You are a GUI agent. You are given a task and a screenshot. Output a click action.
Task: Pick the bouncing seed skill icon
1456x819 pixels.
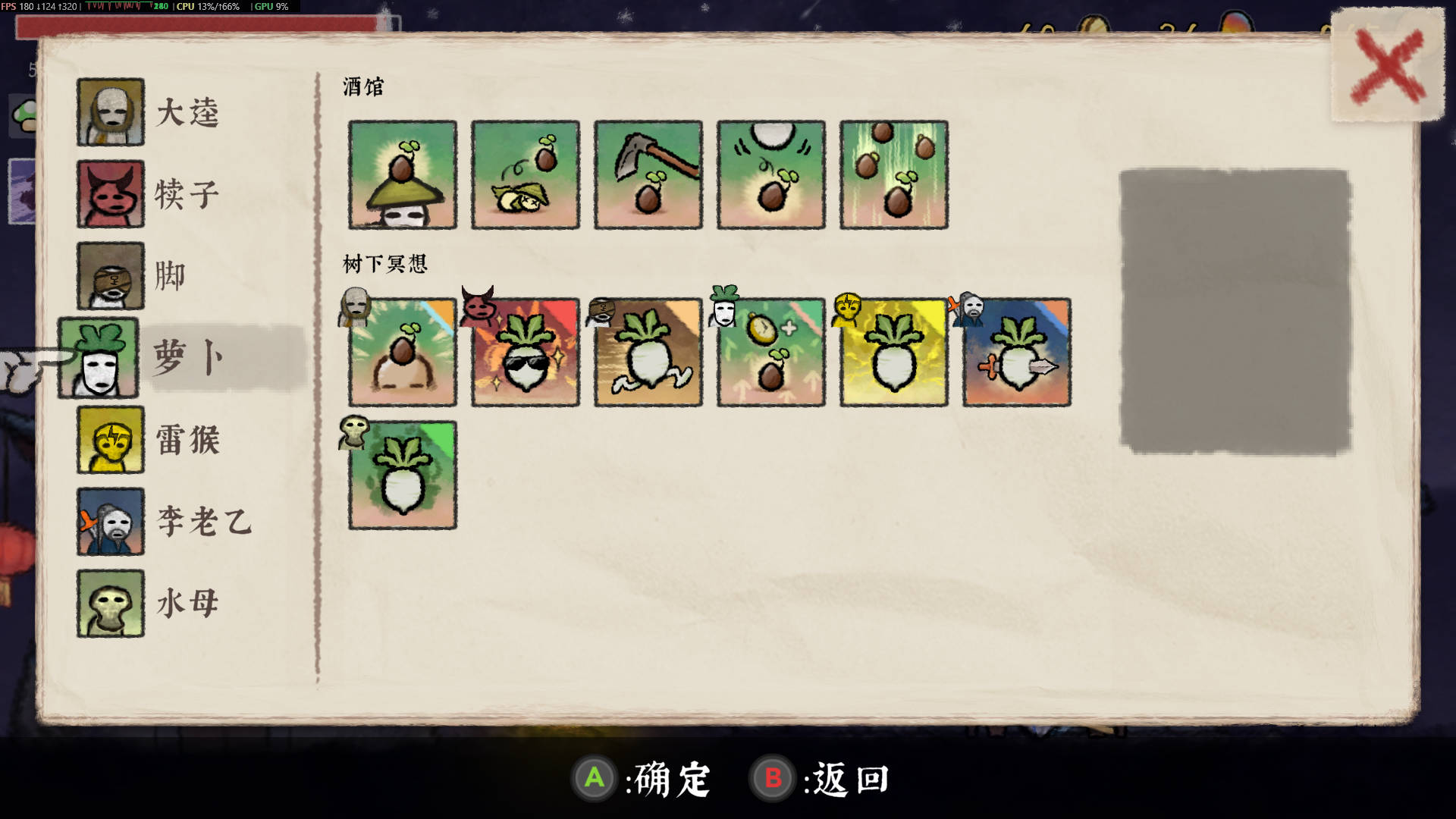point(771,174)
